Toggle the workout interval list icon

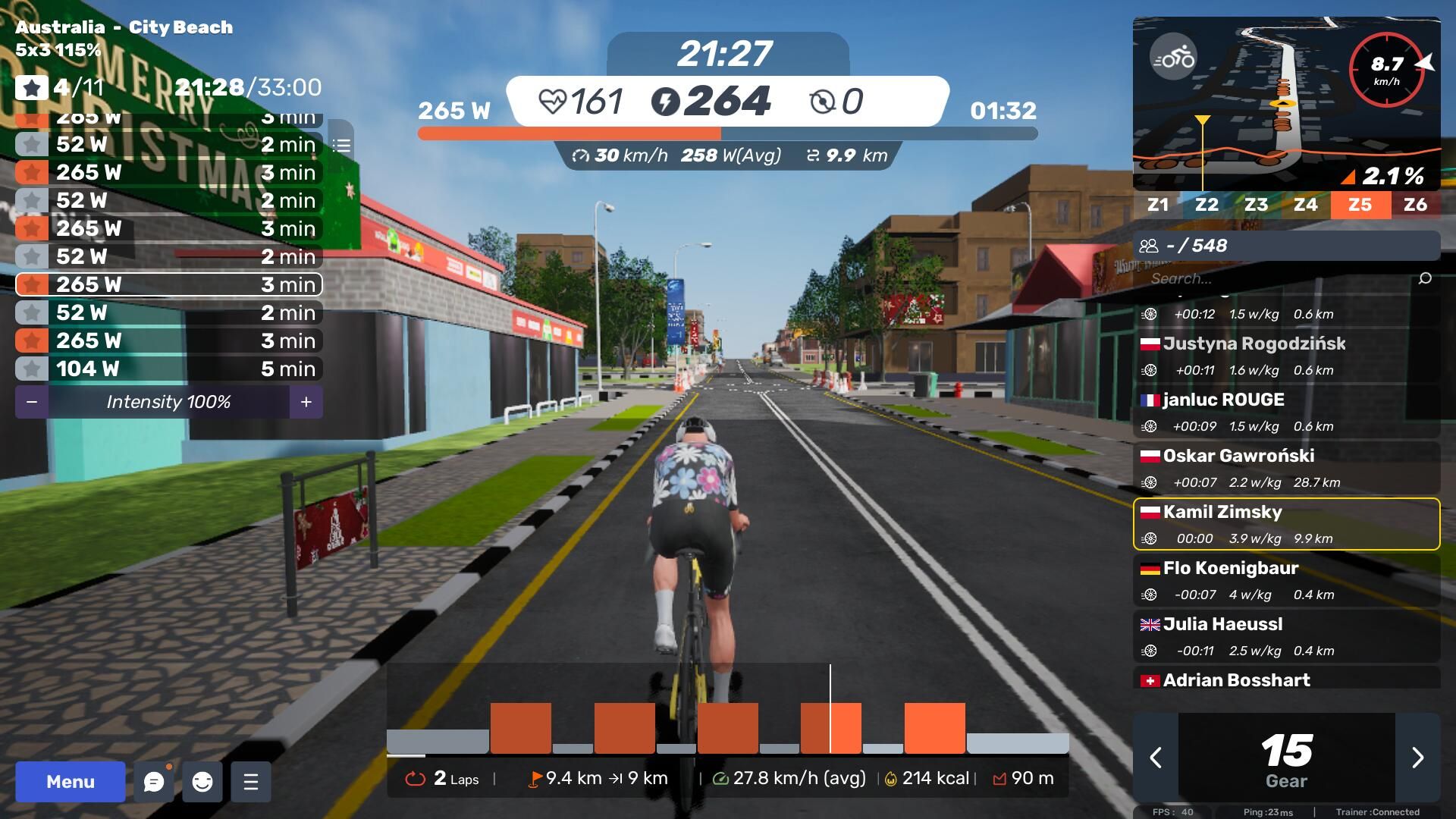pyautogui.click(x=341, y=145)
